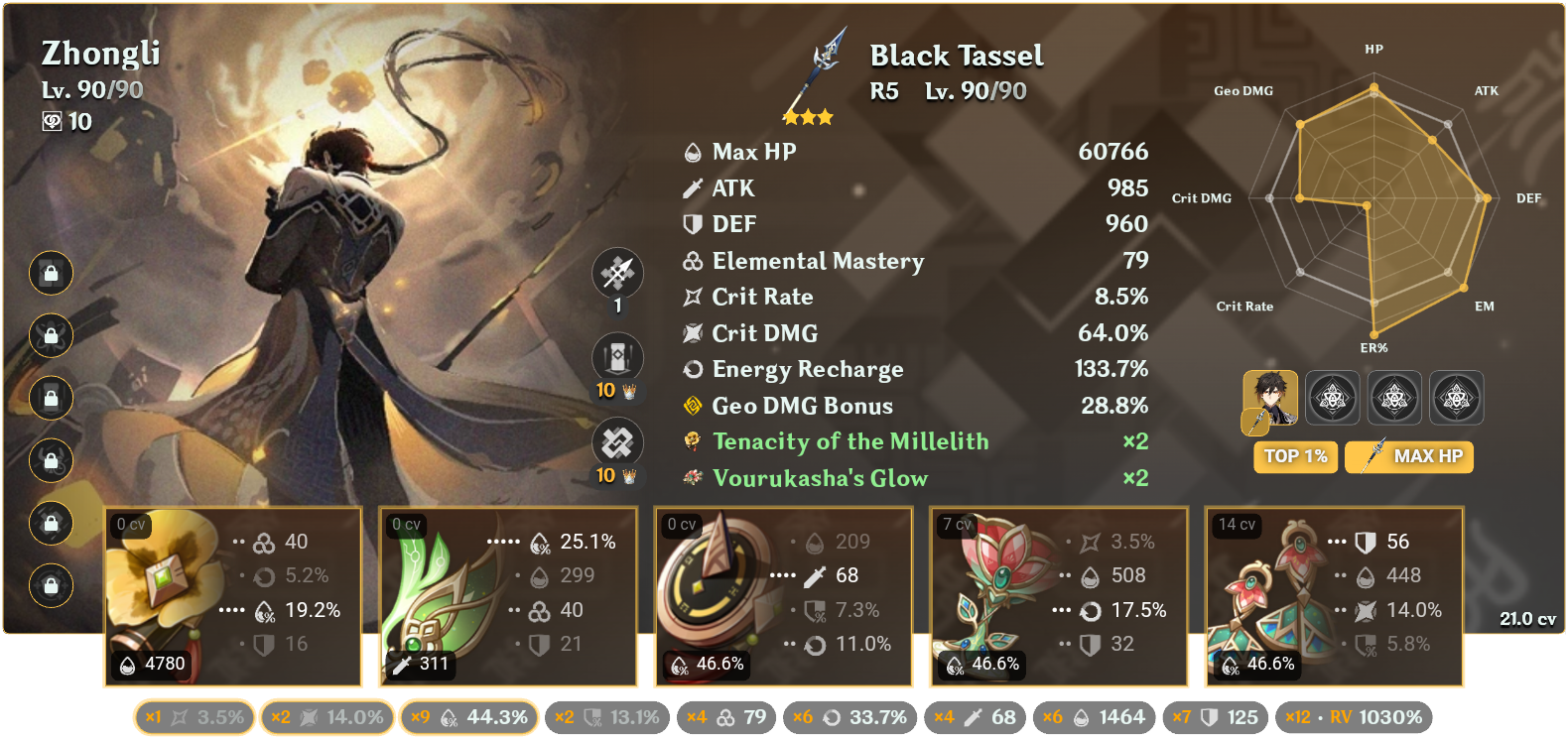The image size is (1568, 741).
Task: Switch to the last party member slot
Action: [x=1455, y=398]
